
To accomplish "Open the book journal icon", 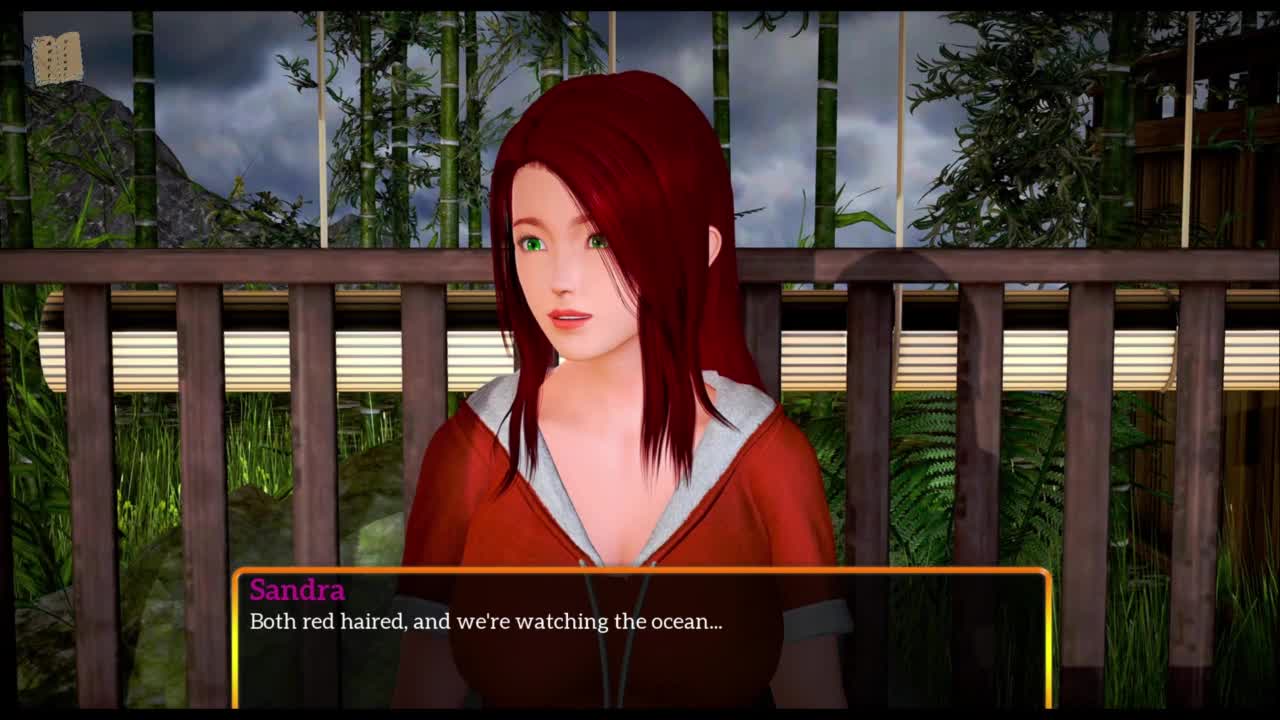I will click(x=57, y=59).
